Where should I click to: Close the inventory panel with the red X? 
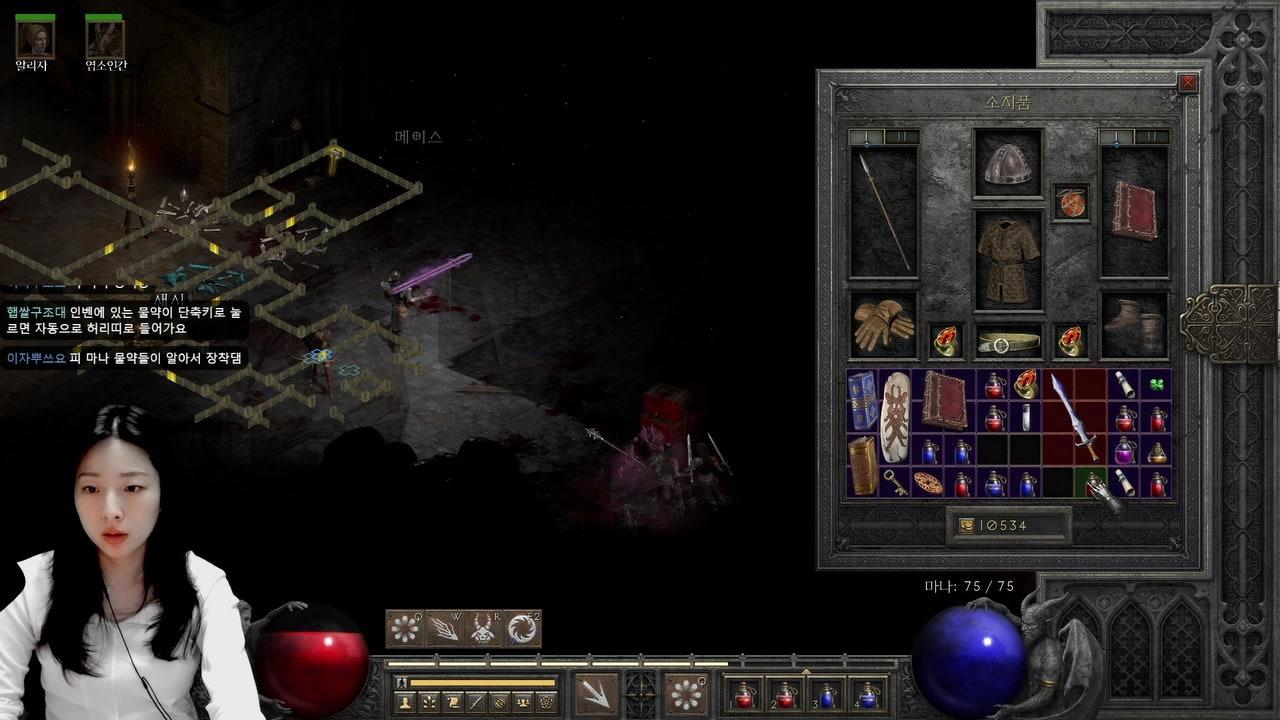tap(1188, 84)
